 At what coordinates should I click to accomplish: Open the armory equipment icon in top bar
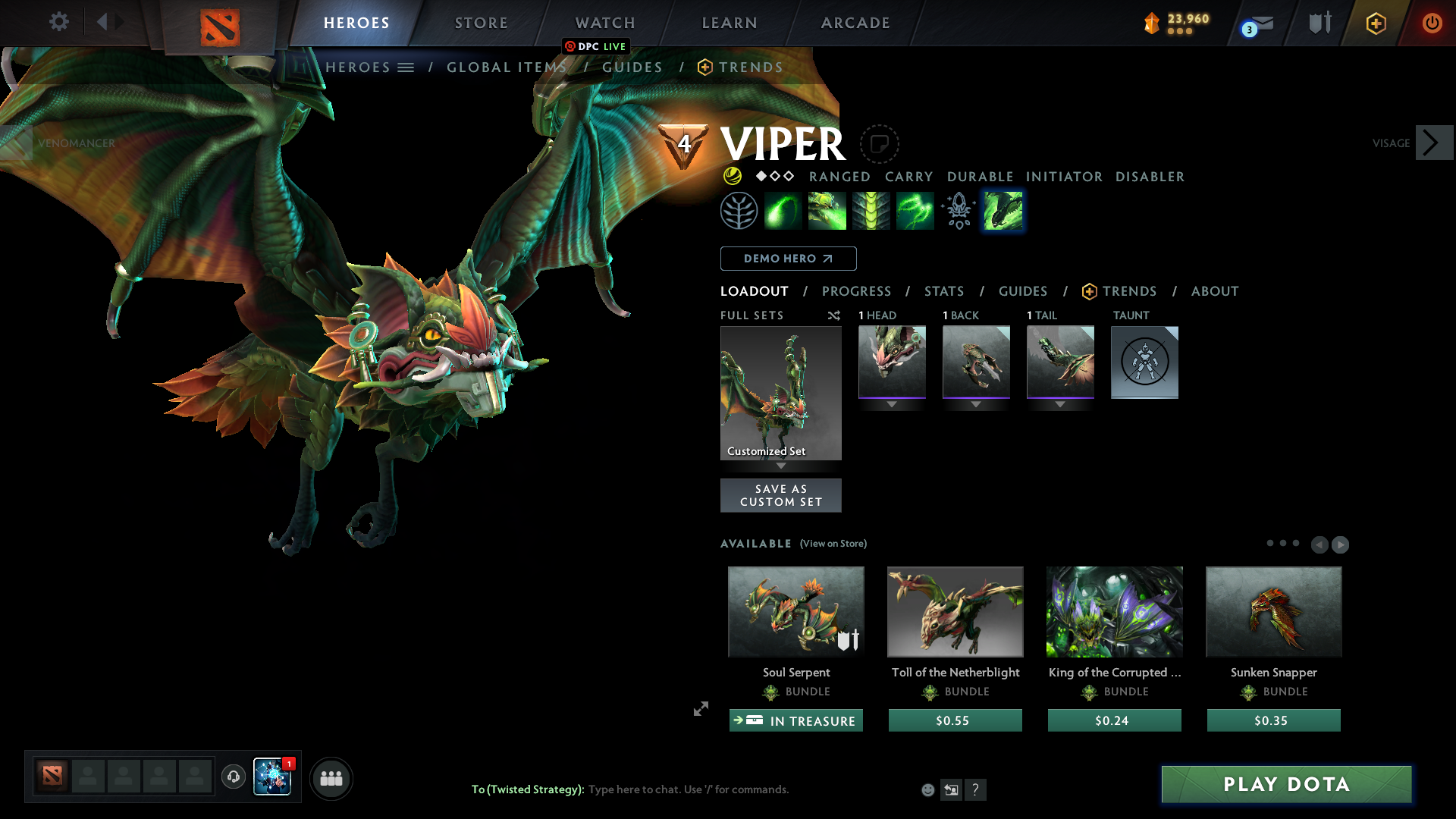pyautogui.click(x=1319, y=22)
